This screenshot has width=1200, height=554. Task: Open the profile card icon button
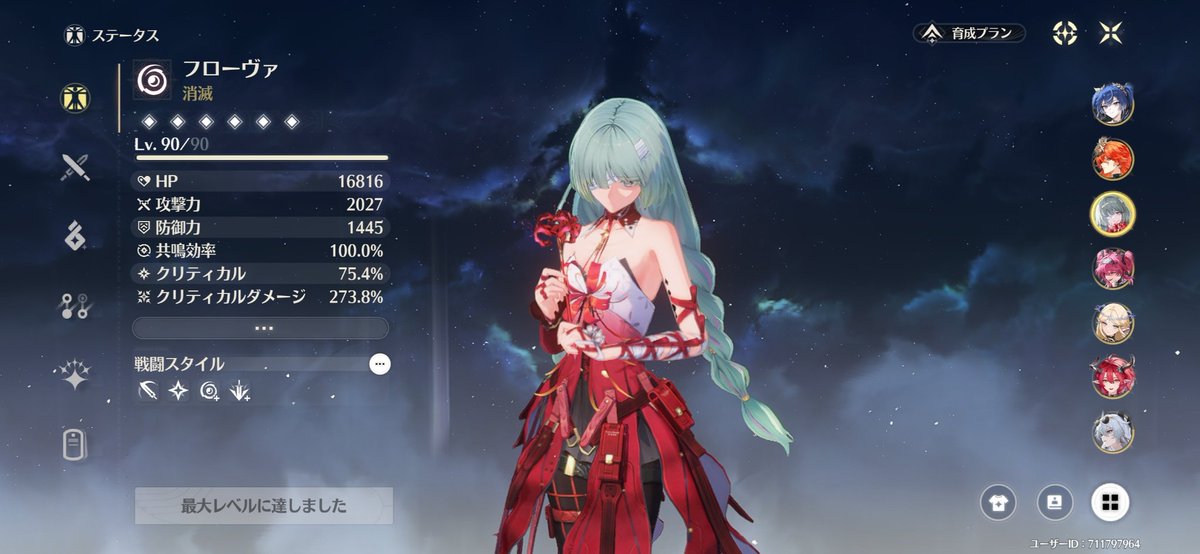pos(1053,503)
